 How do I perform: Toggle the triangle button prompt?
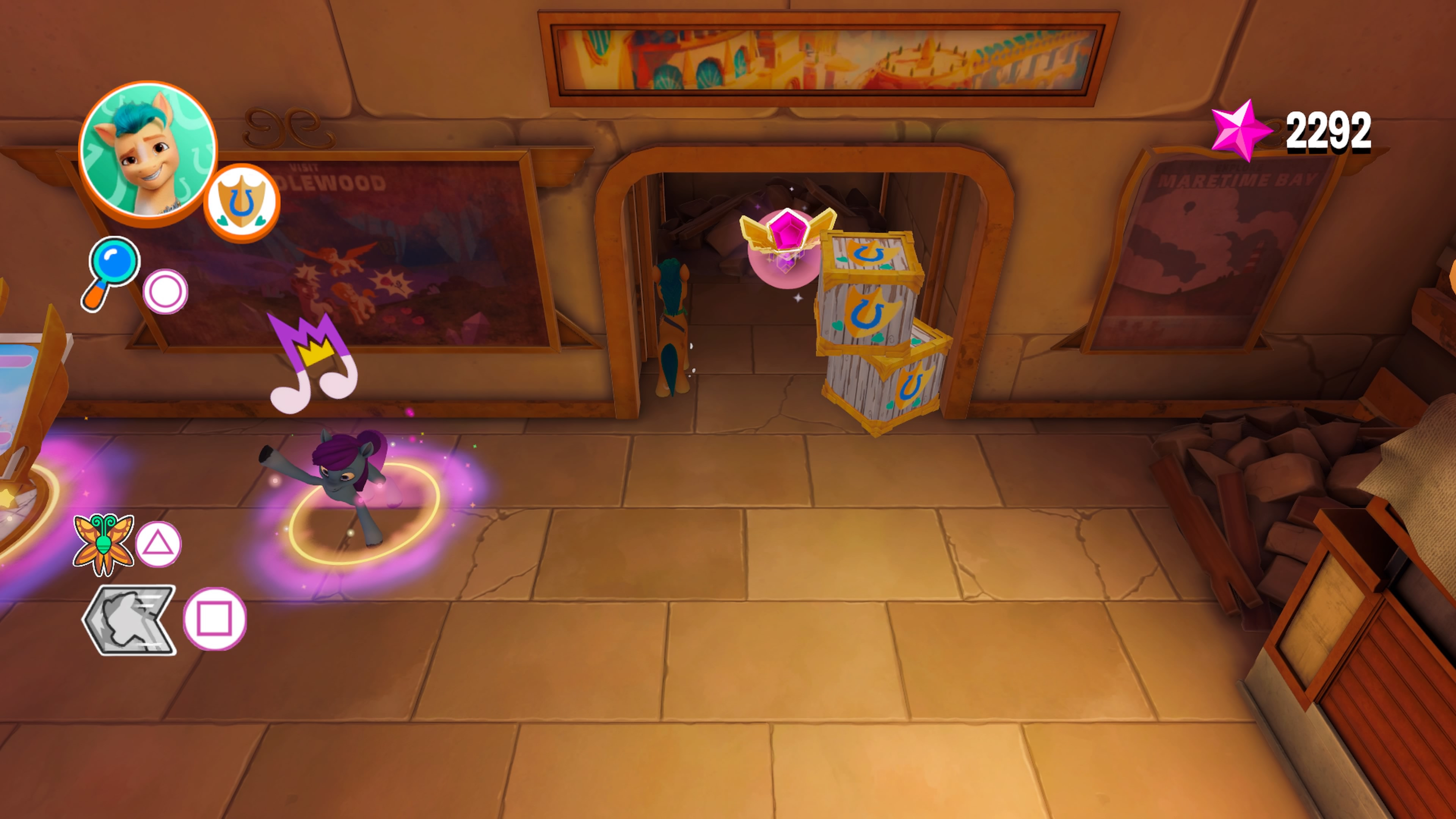(159, 544)
